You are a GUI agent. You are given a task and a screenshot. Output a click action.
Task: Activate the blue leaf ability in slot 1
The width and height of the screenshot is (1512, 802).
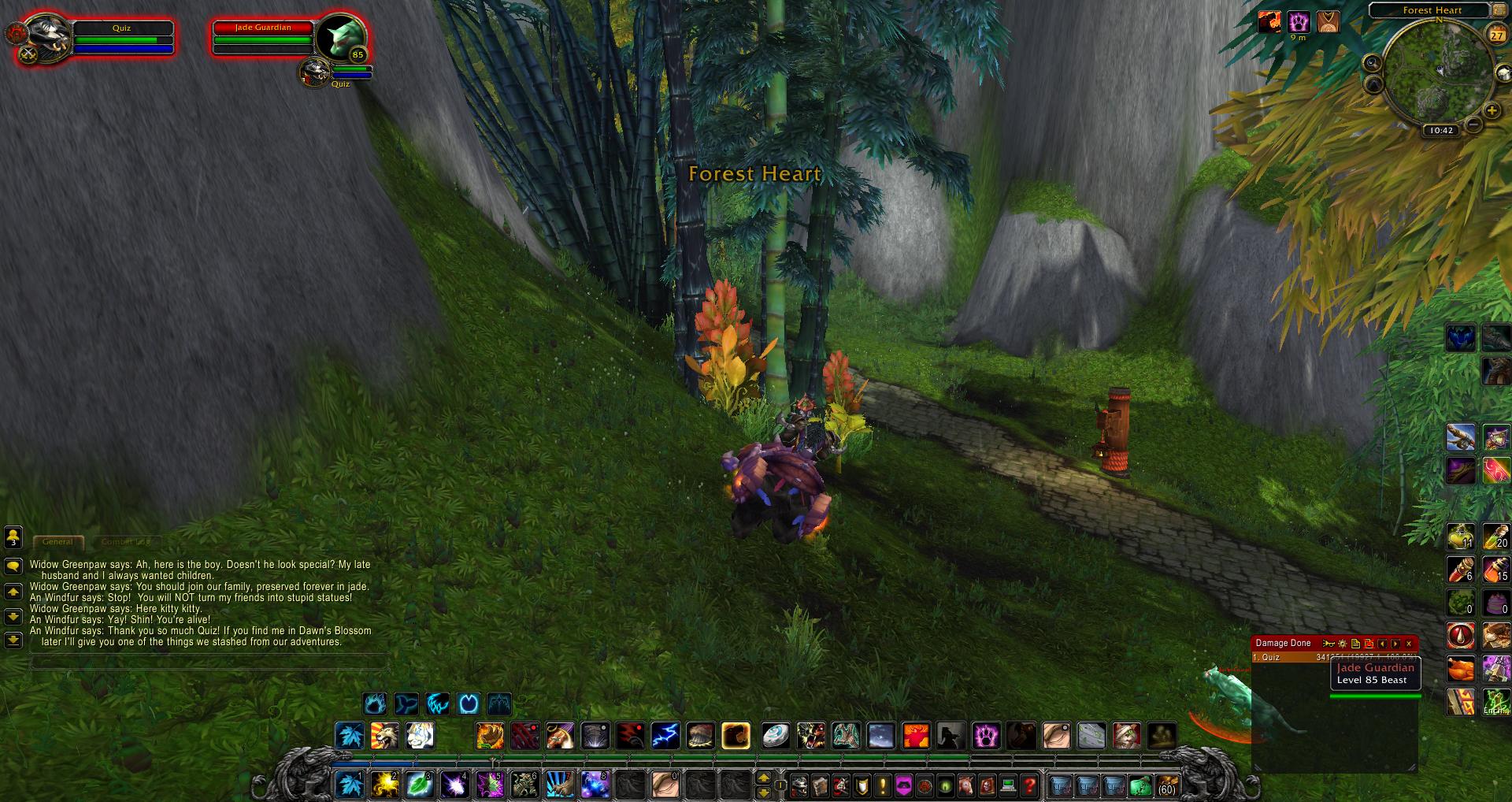tap(349, 785)
